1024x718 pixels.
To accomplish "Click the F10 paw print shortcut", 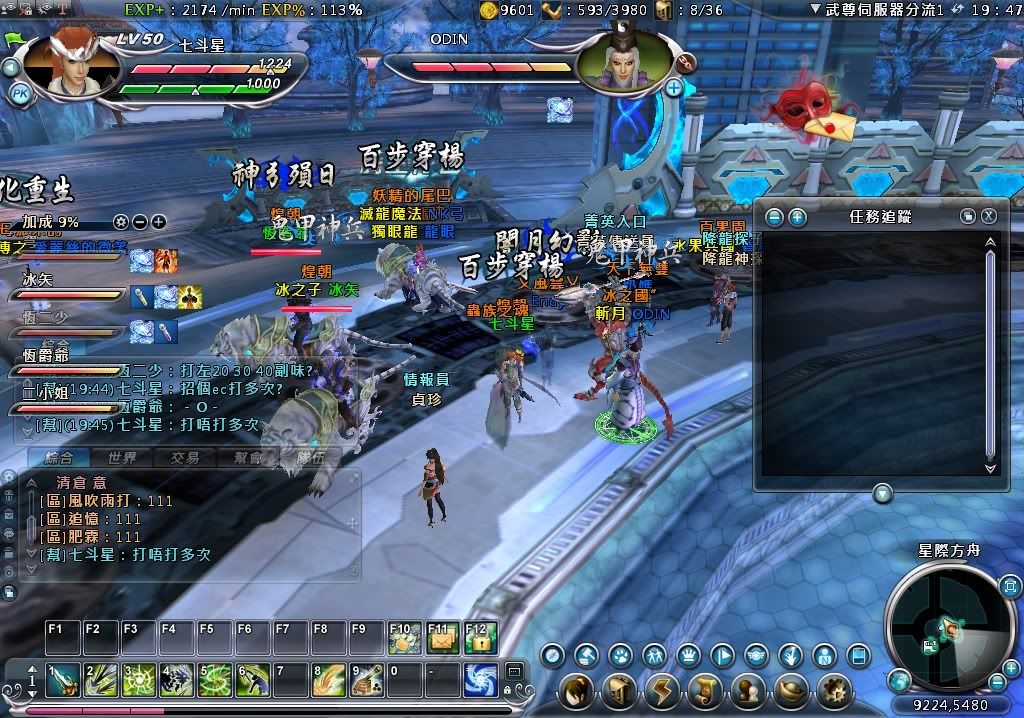I will click(404, 638).
